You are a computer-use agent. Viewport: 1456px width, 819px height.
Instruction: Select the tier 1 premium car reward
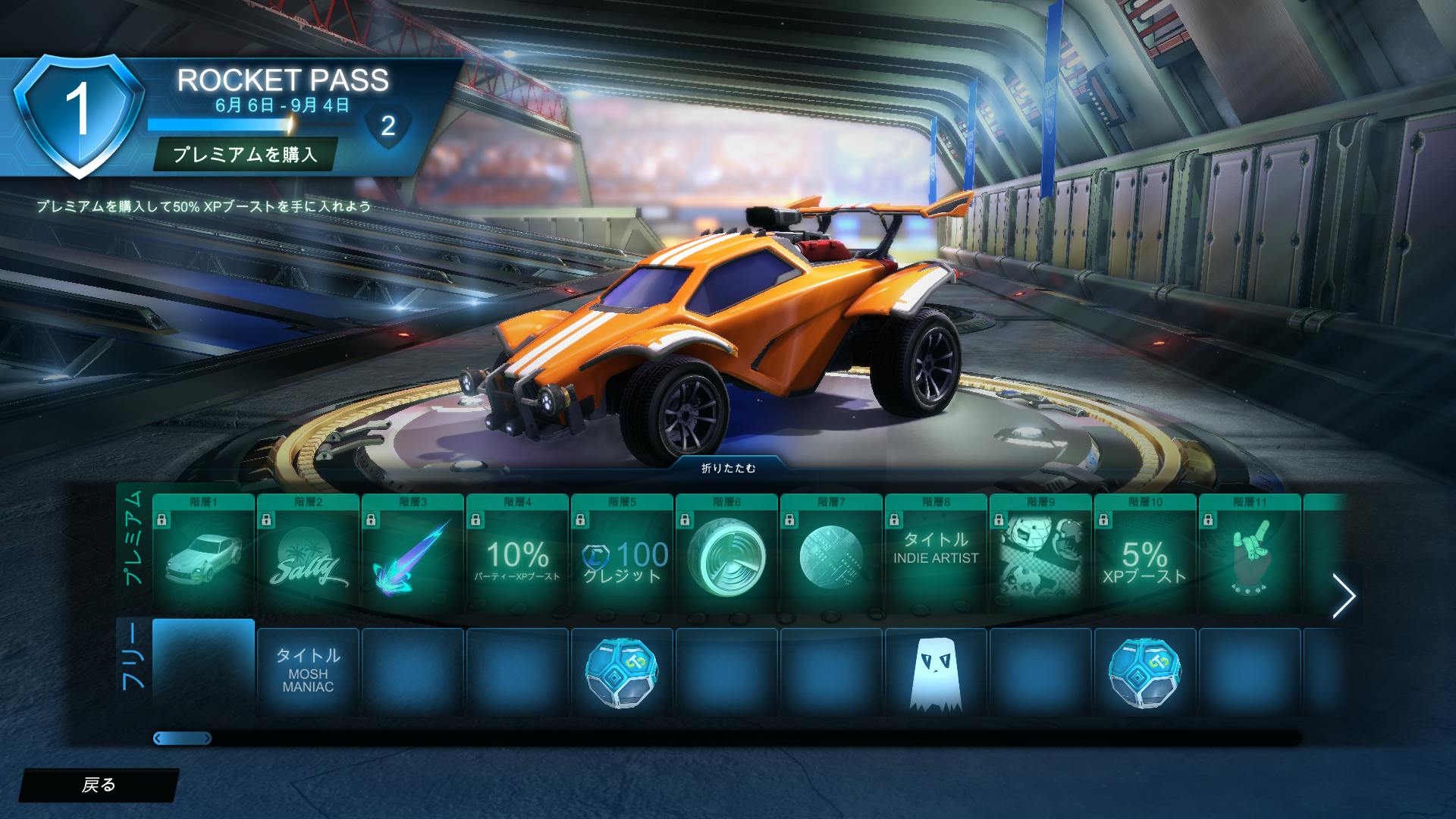(x=203, y=557)
